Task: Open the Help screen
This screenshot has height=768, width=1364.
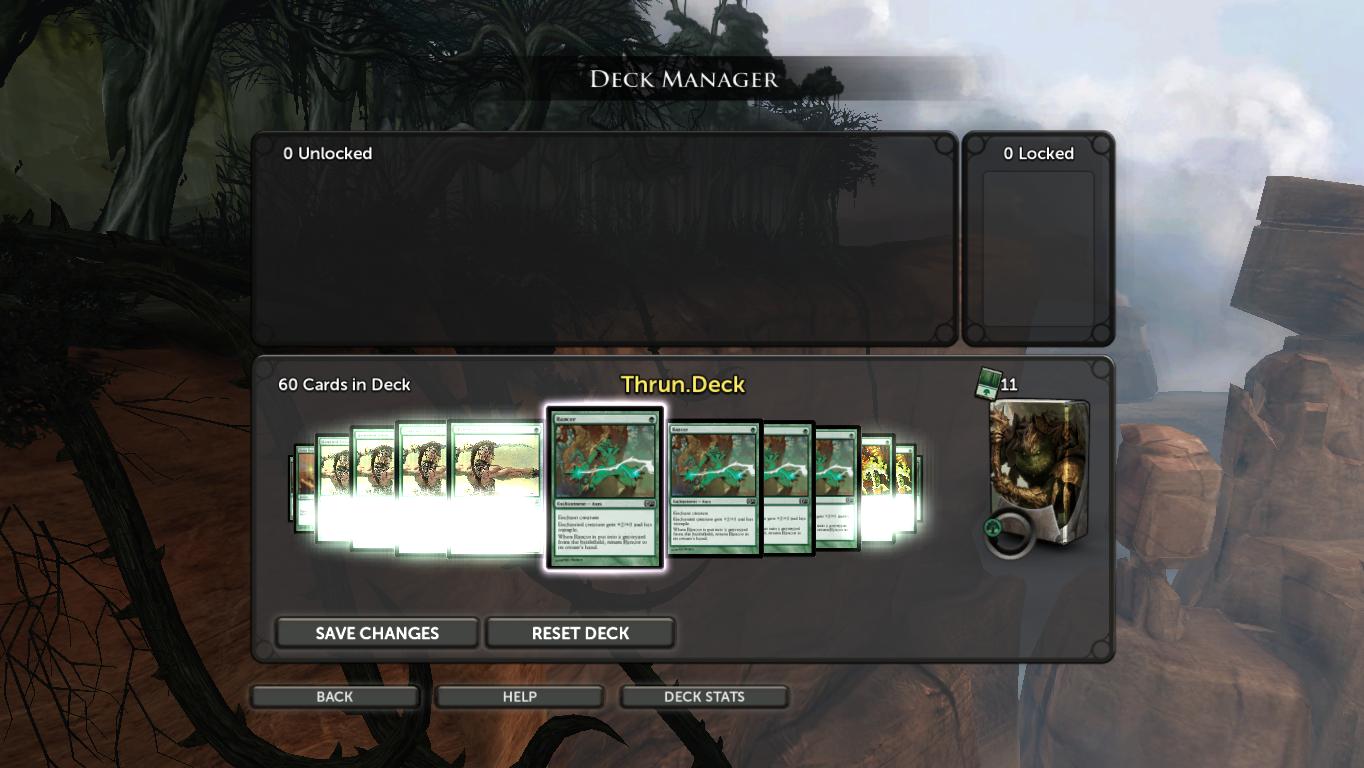Action: click(x=519, y=697)
